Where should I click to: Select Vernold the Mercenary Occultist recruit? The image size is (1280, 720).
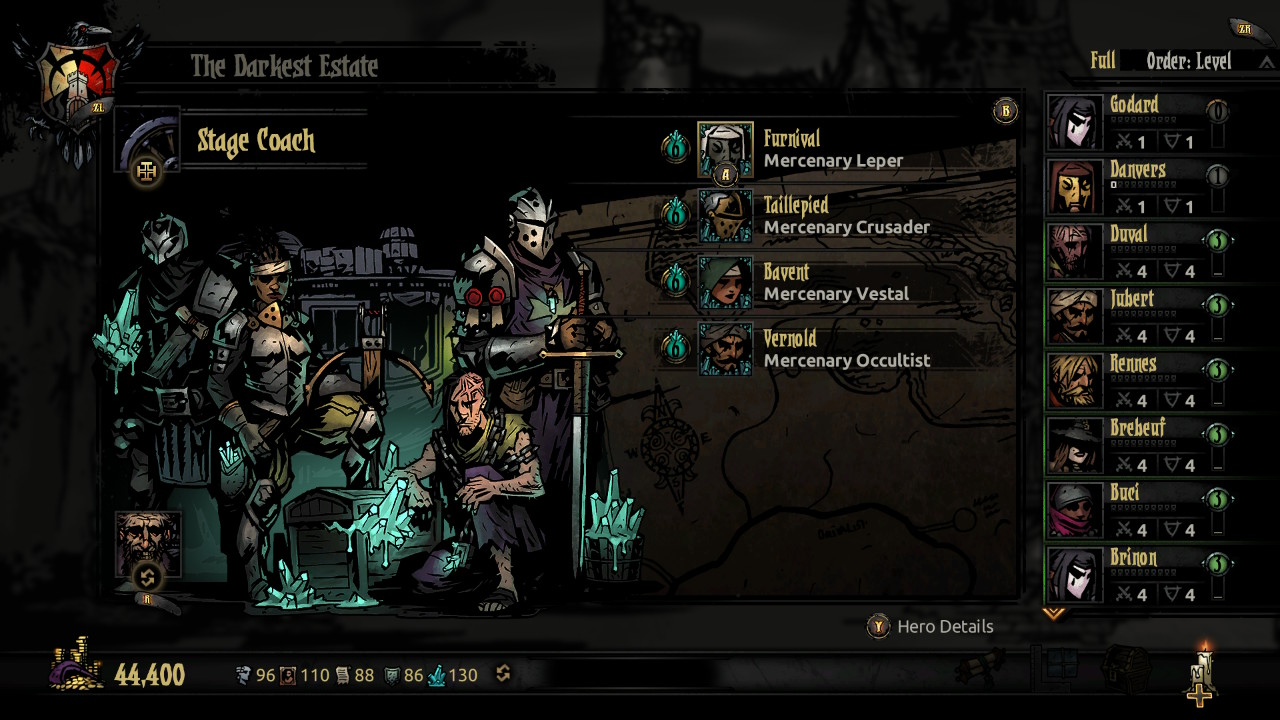pos(725,349)
